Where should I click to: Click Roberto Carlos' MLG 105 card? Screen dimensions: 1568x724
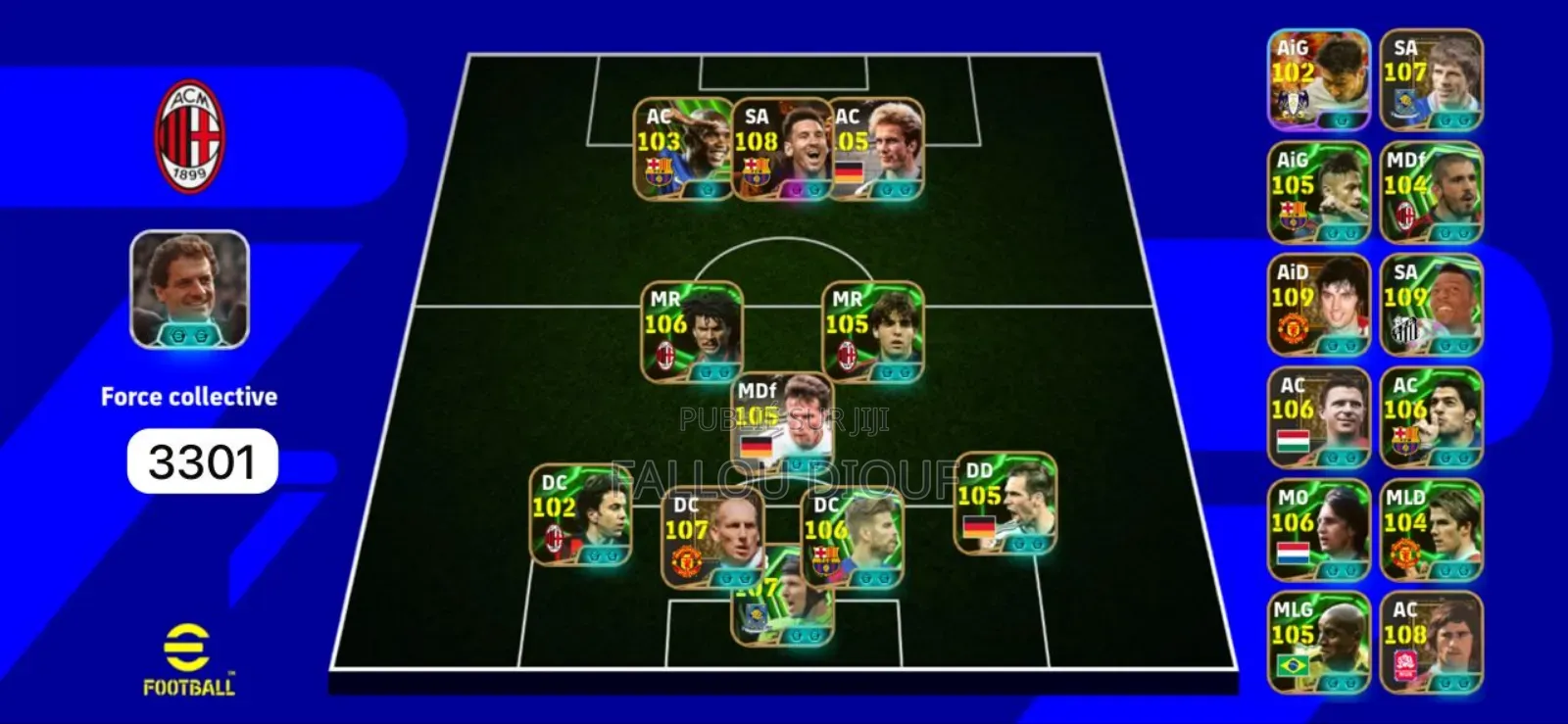click(x=1318, y=642)
